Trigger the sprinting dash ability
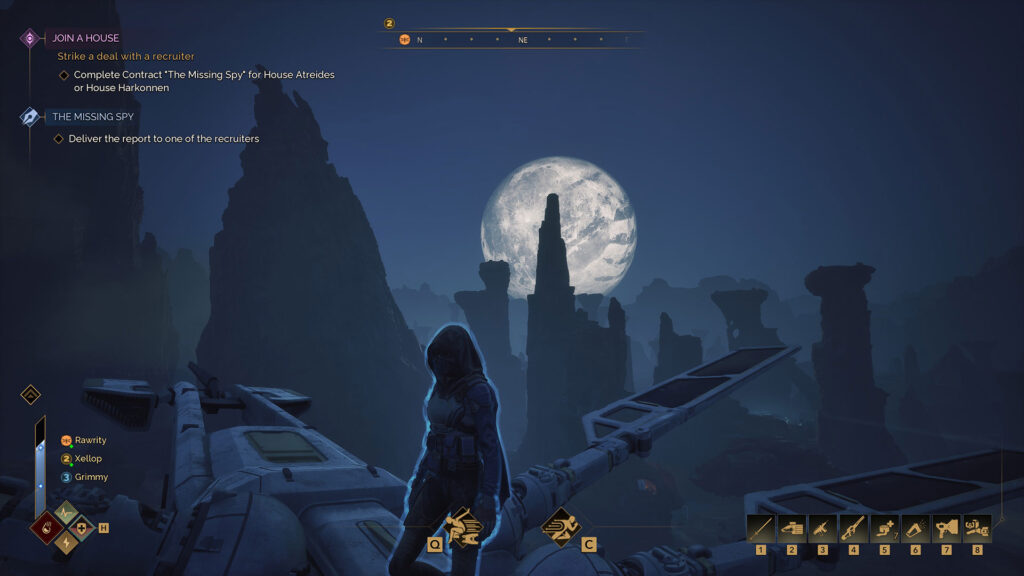The width and height of the screenshot is (1024, 576). (x=560, y=525)
